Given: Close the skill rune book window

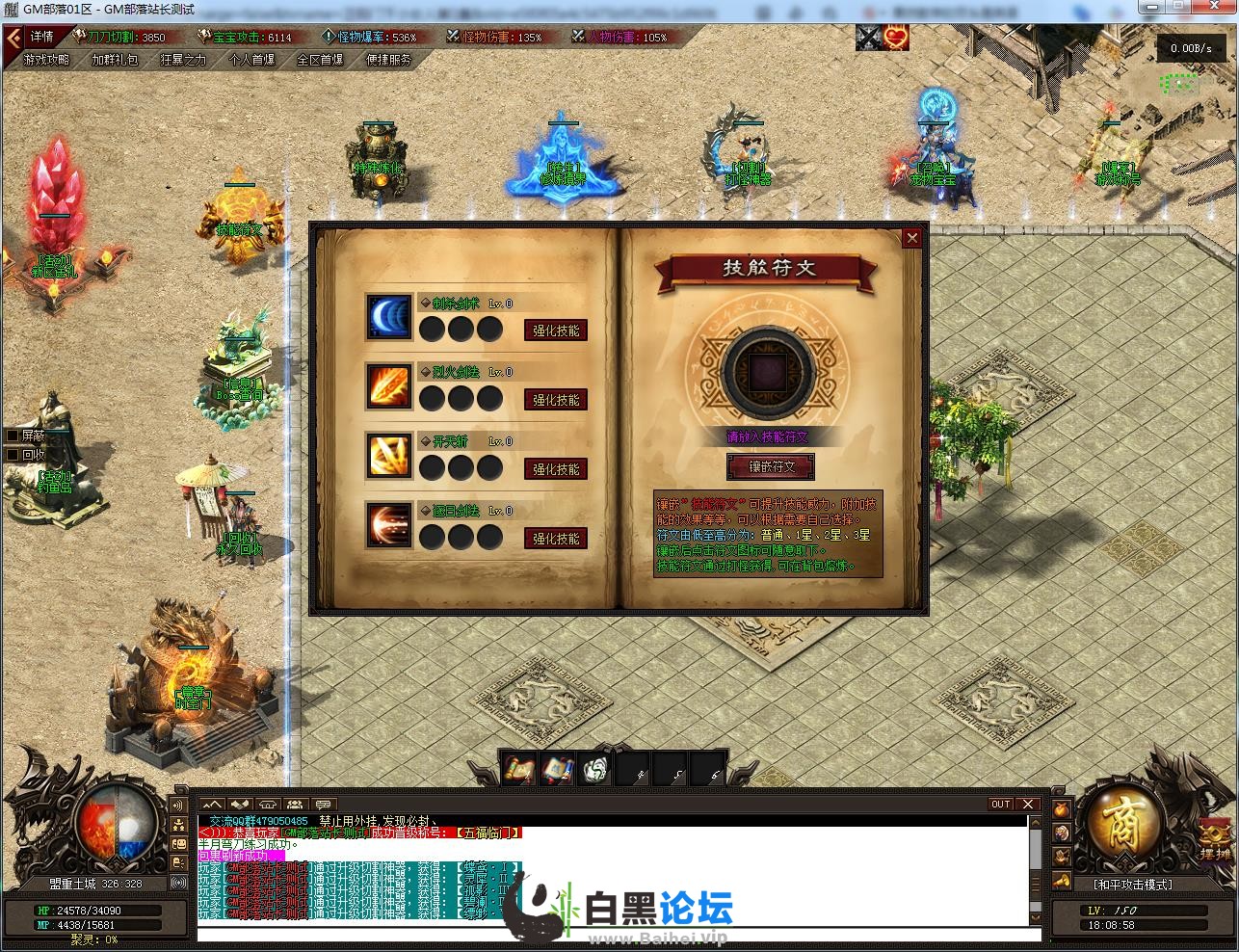Looking at the screenshot, I should click(911, 238).
